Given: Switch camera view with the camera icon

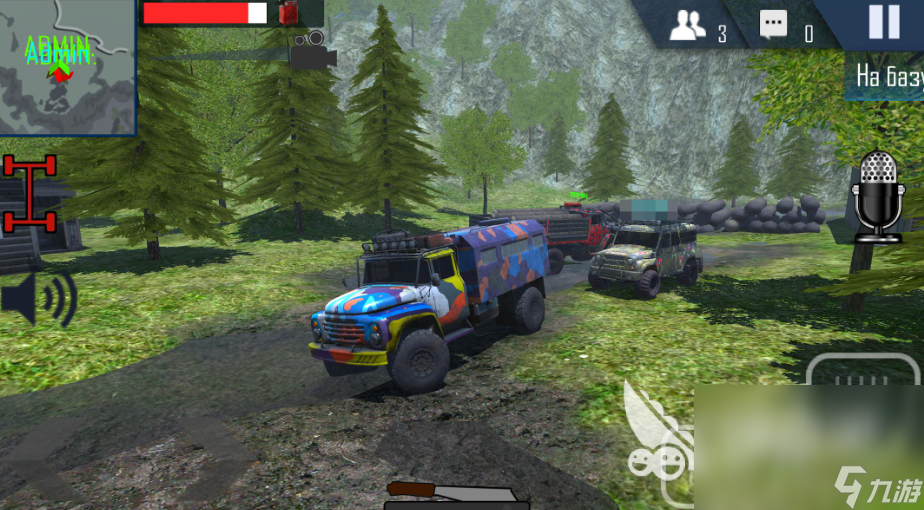Looking at the screenshot, I should [314, 51].
